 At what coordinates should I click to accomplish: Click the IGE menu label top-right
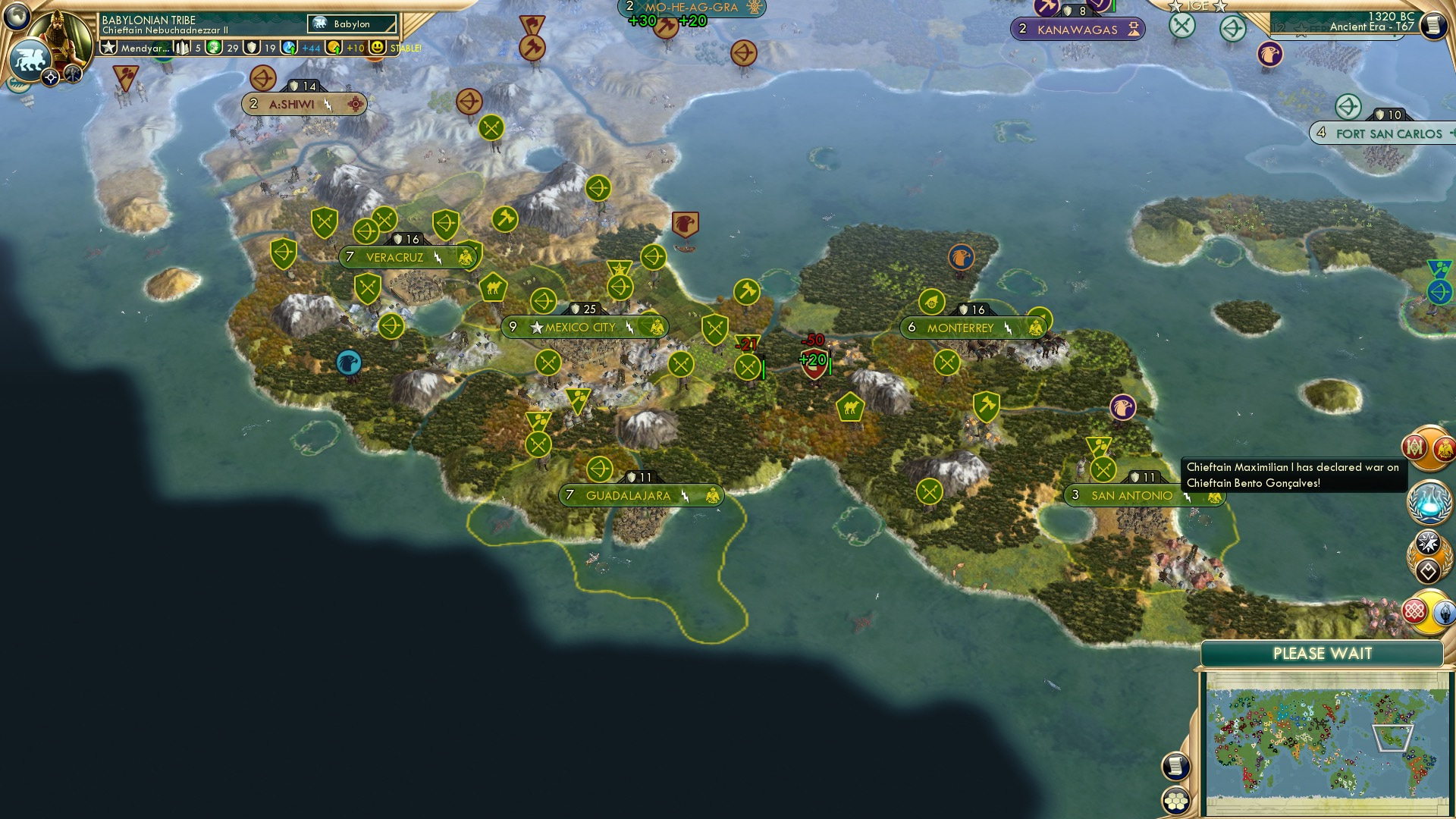coord(1197,6)
